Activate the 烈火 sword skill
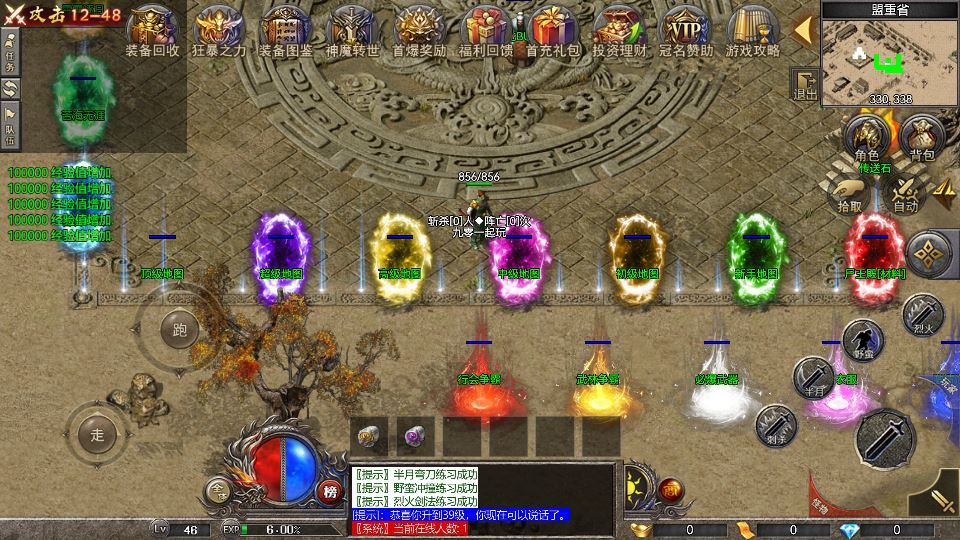Image resolution: width=960 pixels, height=540 pixels. point(922,313)
